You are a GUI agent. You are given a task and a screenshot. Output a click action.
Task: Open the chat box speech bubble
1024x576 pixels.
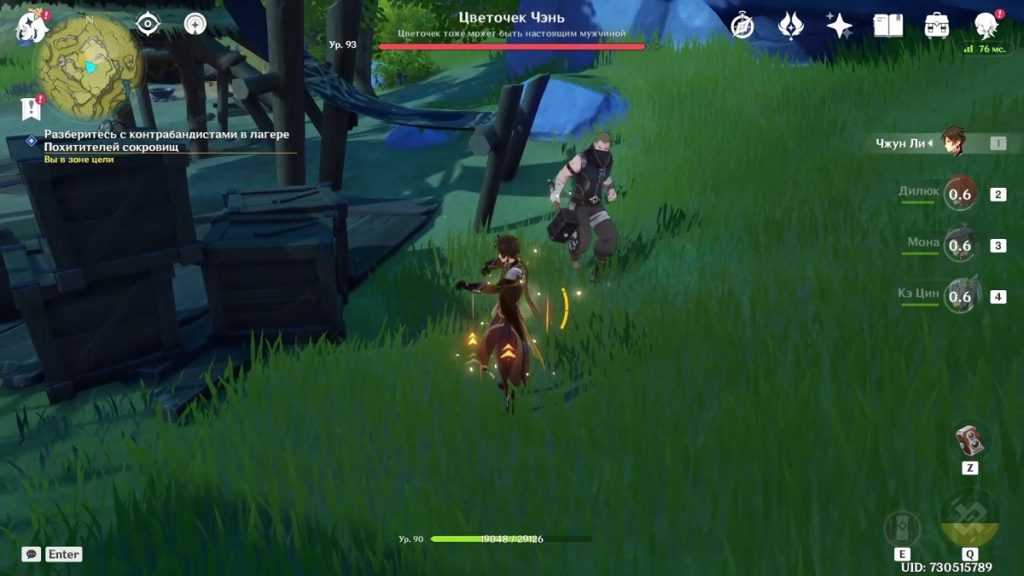click(31, 554)
